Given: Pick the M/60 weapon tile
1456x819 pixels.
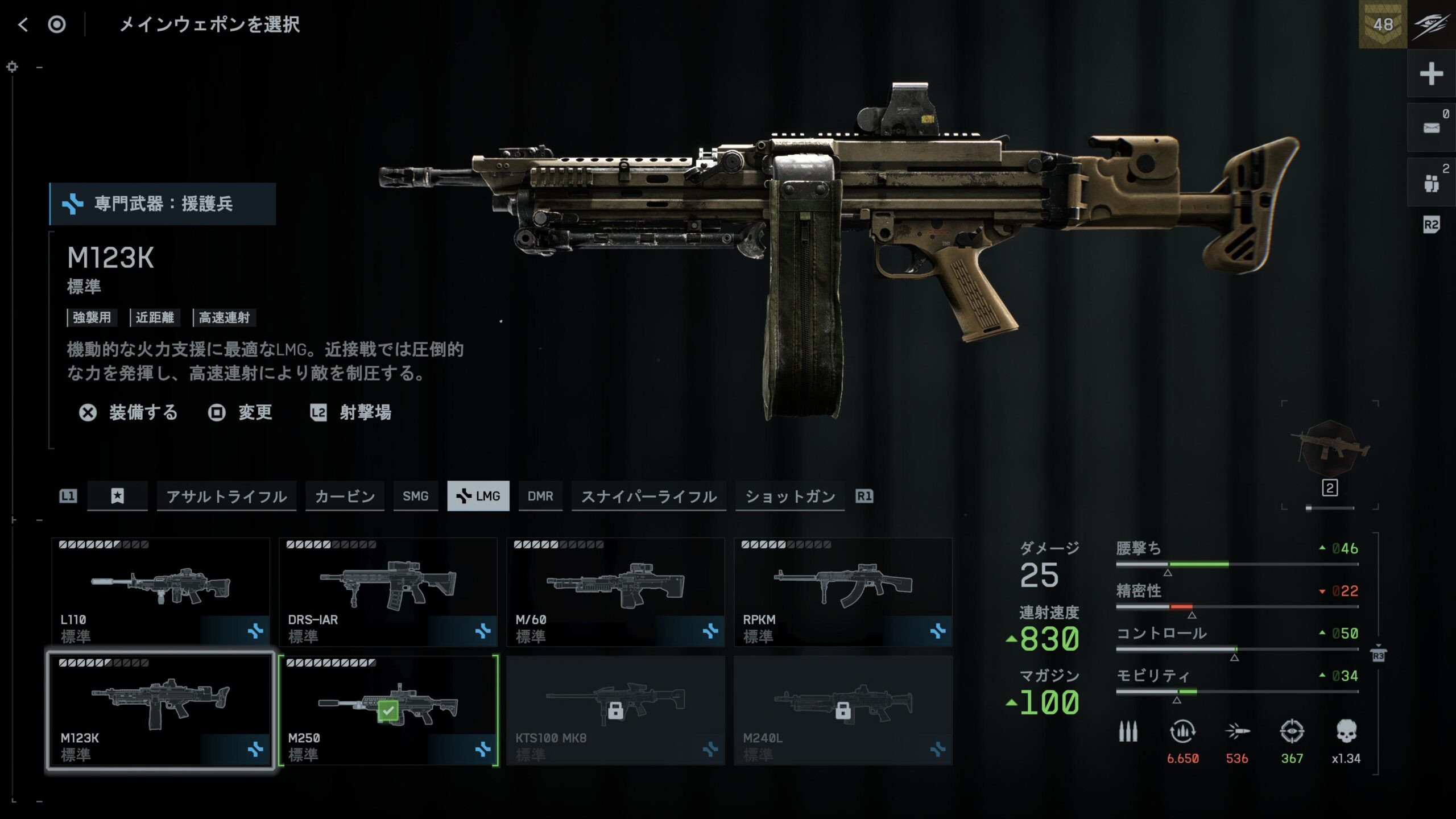Looking at the screenshot, I should pos(615,591).
